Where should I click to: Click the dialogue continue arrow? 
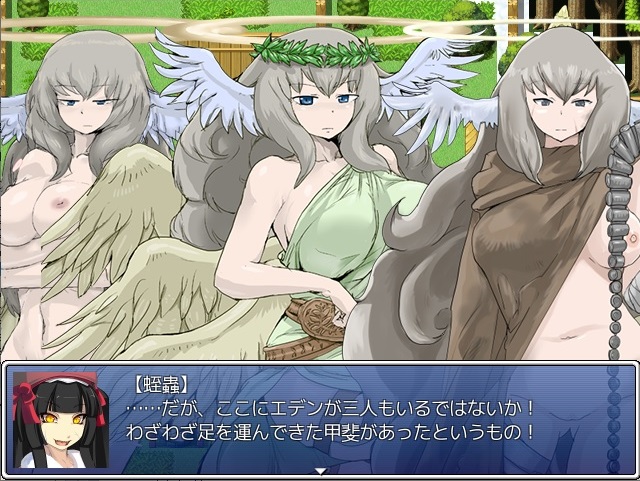point(320,470)
